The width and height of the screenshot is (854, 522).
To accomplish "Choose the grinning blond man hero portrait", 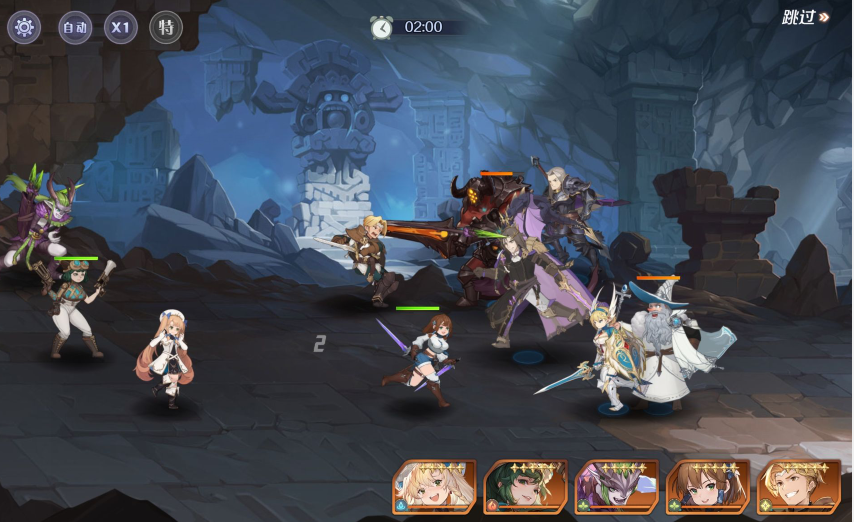I will (x=798, y=487).
